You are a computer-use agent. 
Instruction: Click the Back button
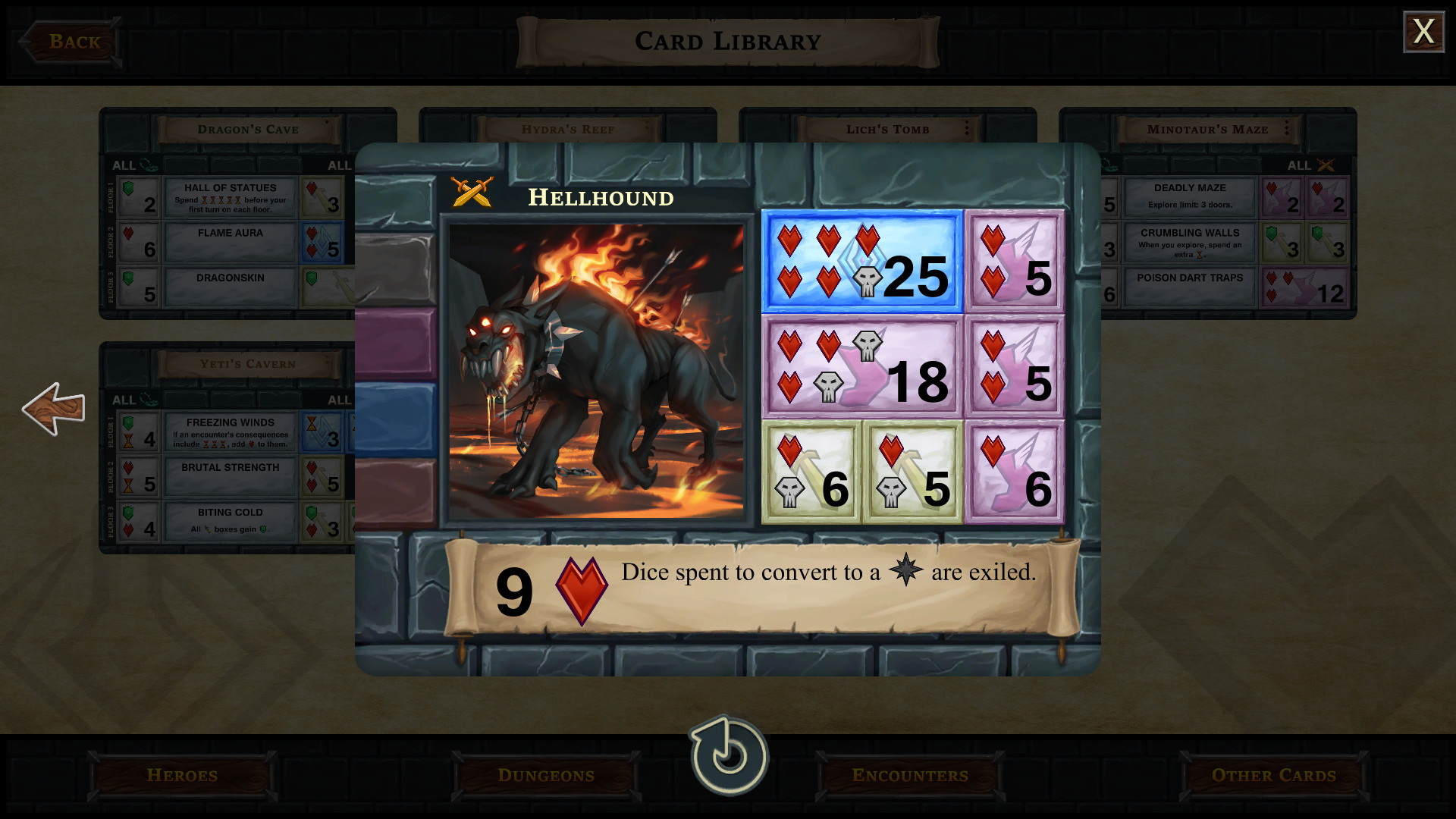[72, 42]
